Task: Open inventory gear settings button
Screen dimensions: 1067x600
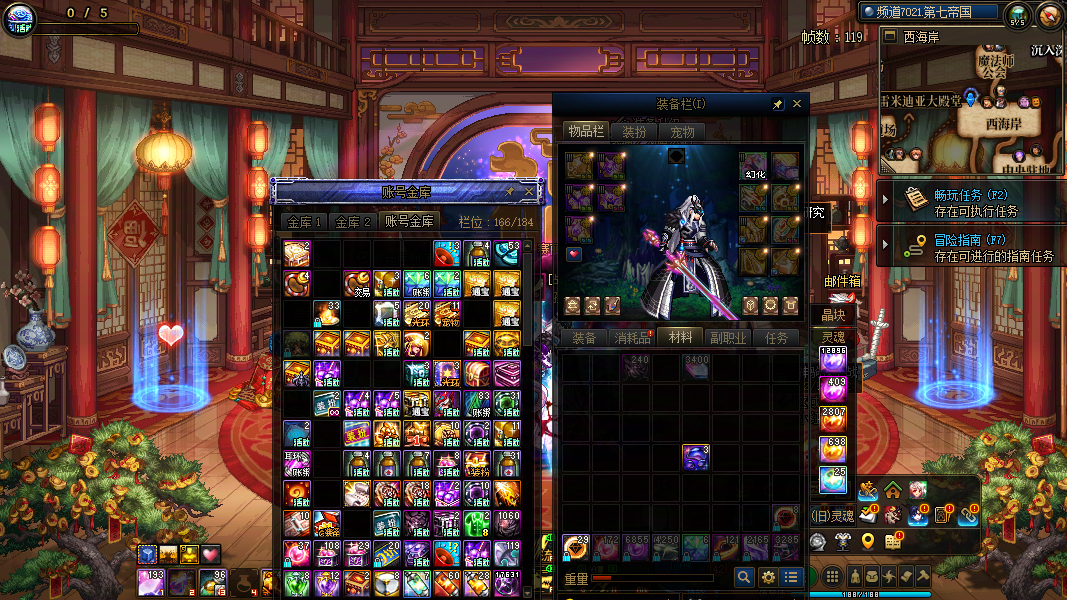Action: (x=768, y=577)
